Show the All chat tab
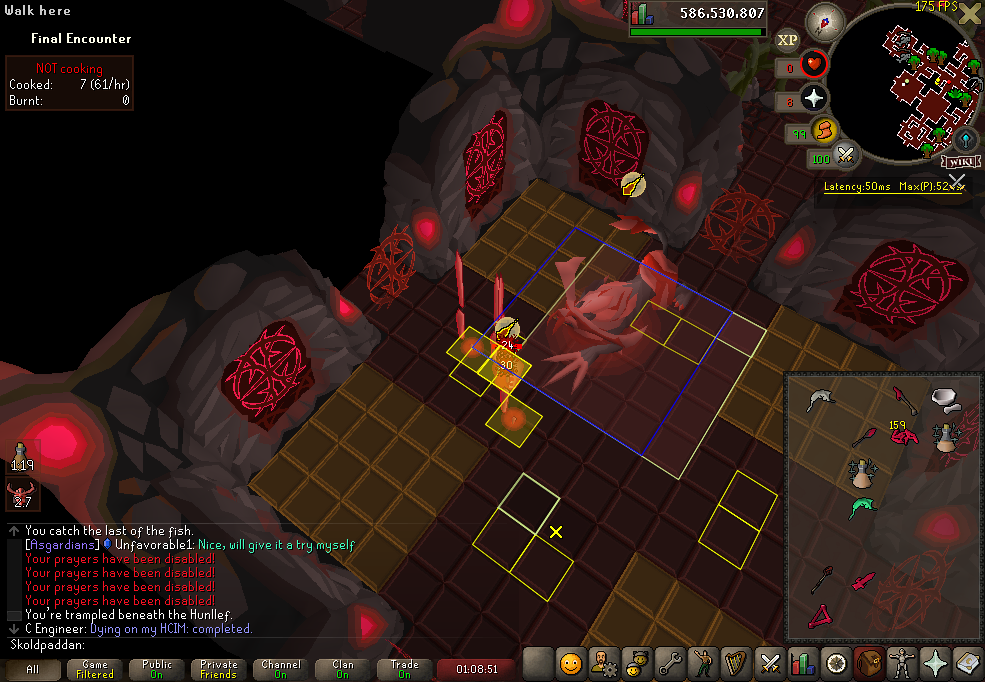The image size is (985, 682). (33, 669)
